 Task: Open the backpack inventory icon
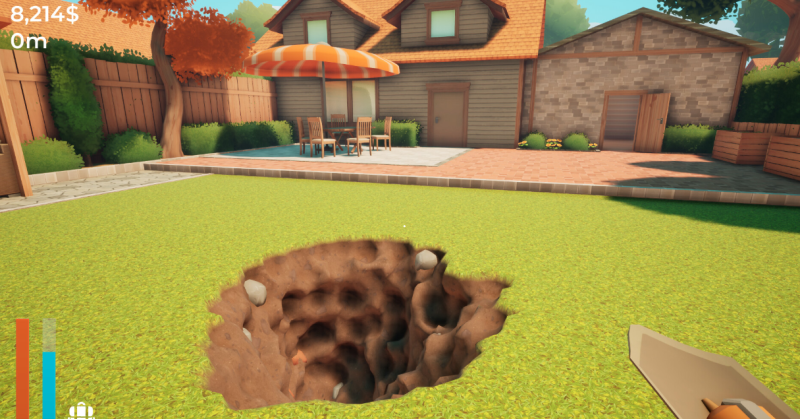click(x=81, y=410)
